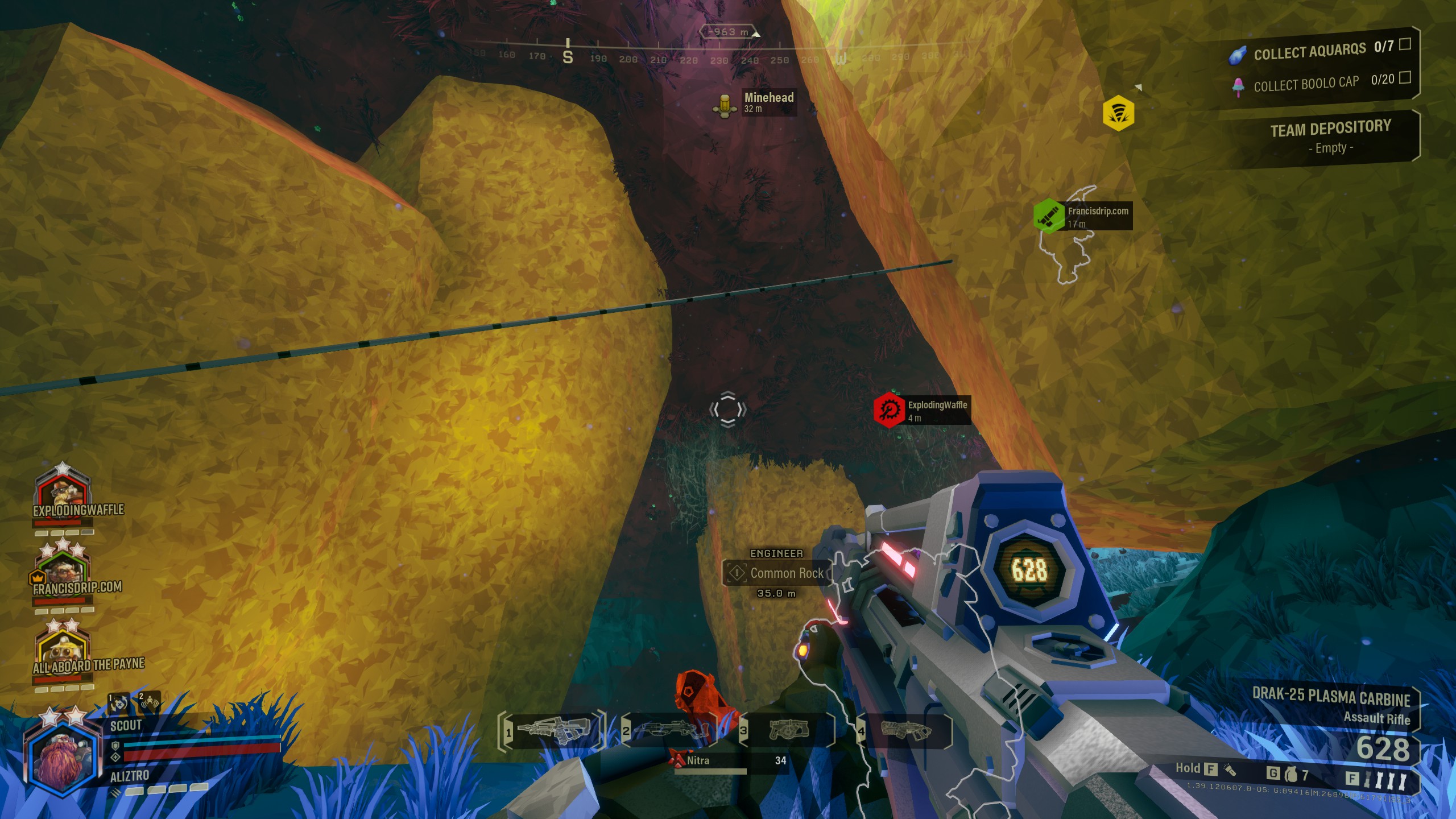Select weapon slot 1 plasma carbine
This screenshot has height=819, width=1456.
point(551,731)
